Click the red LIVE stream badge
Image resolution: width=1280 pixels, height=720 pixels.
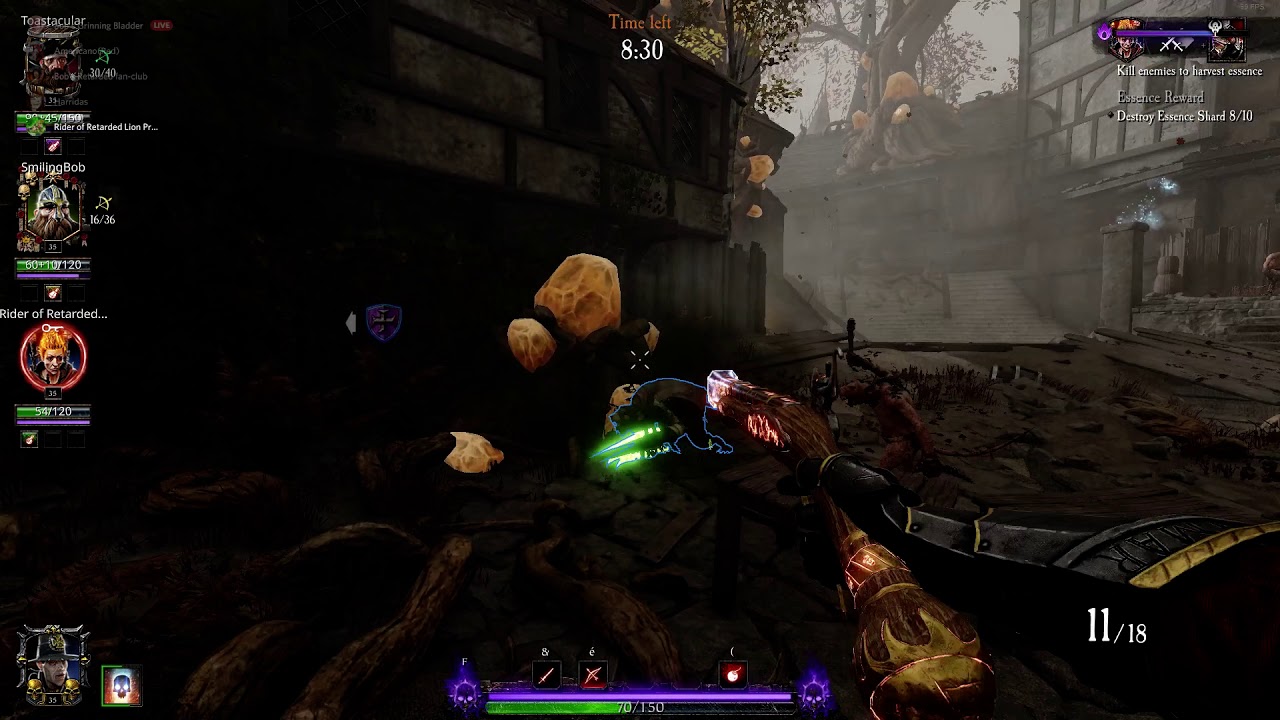click(161, 25)
